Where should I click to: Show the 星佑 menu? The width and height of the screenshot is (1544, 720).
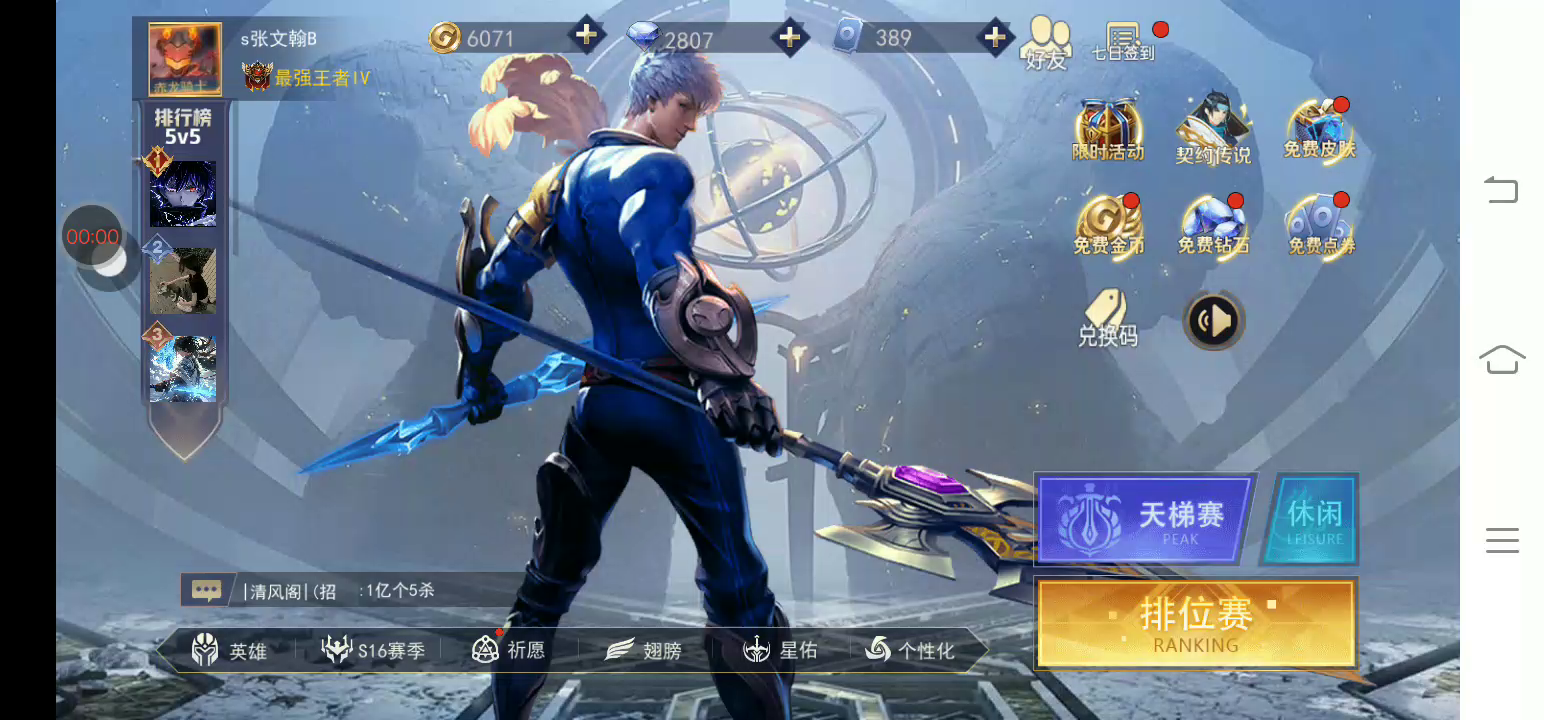[780, 651]
